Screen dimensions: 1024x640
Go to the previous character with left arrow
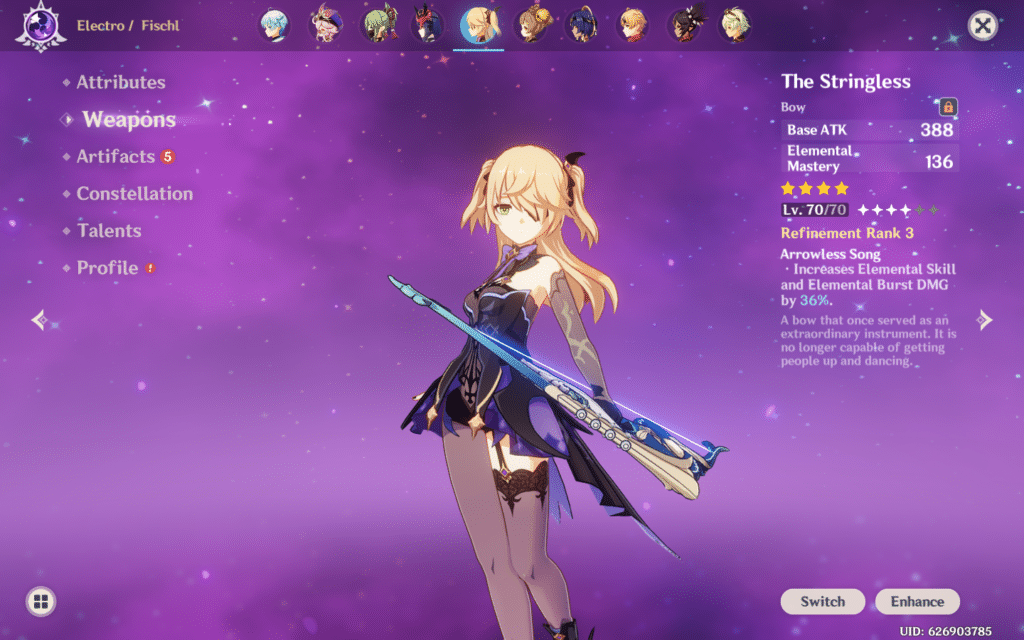39,320
